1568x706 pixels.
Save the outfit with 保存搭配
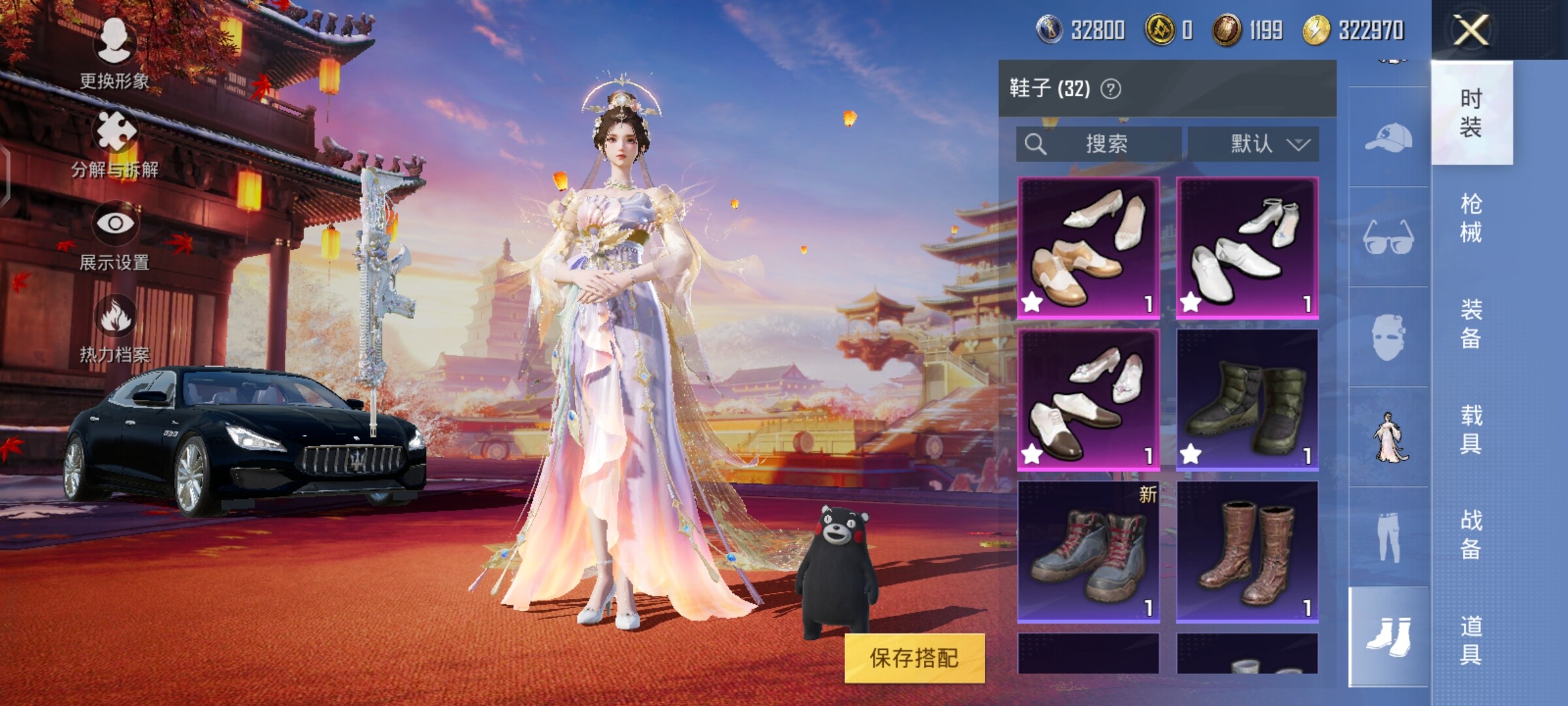(x=914, y=658)
